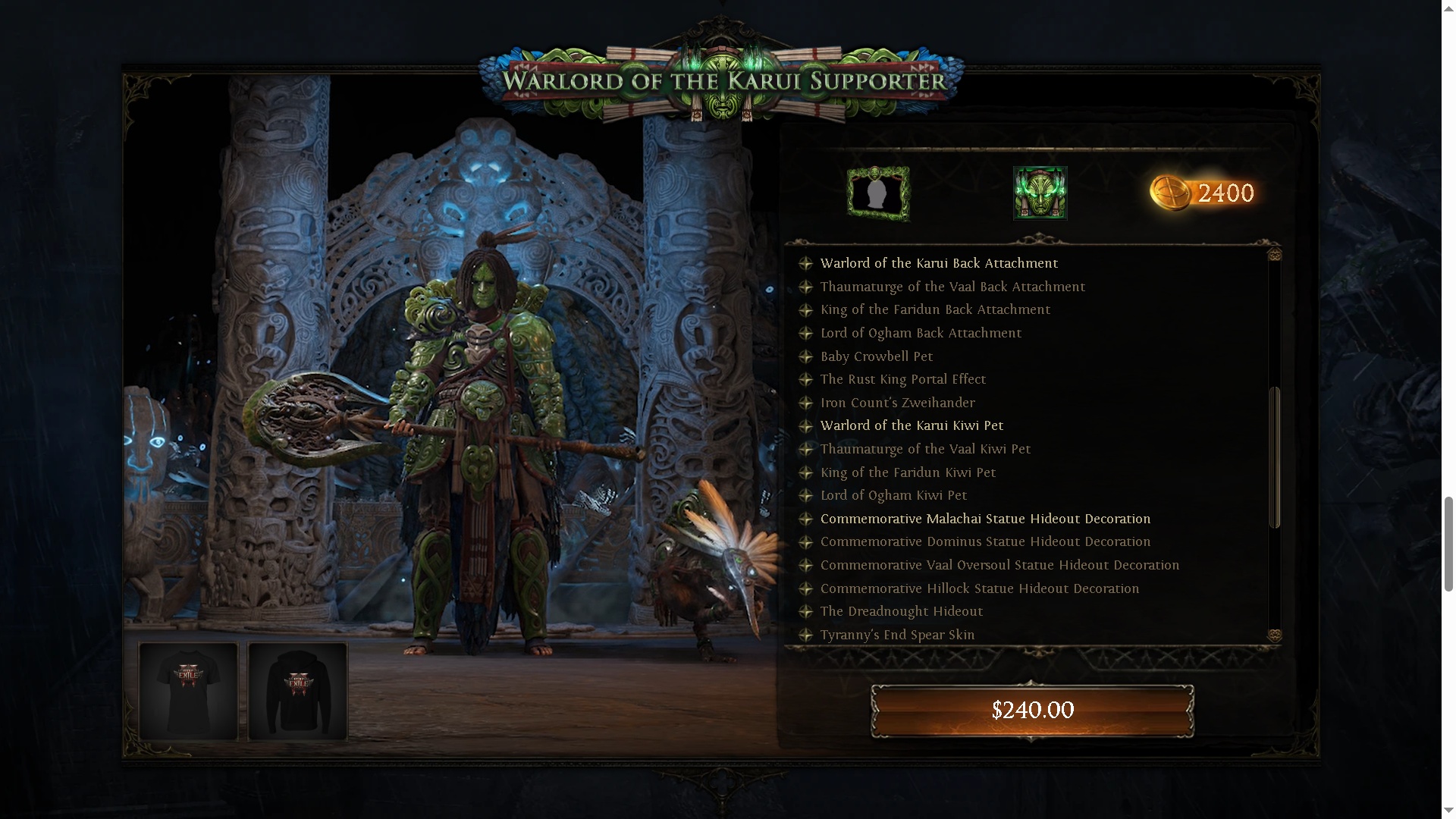Select Tyranny's End Spear Skin
The height and width of the screenshot is (819, 1456).
click(x=897, y=635)
